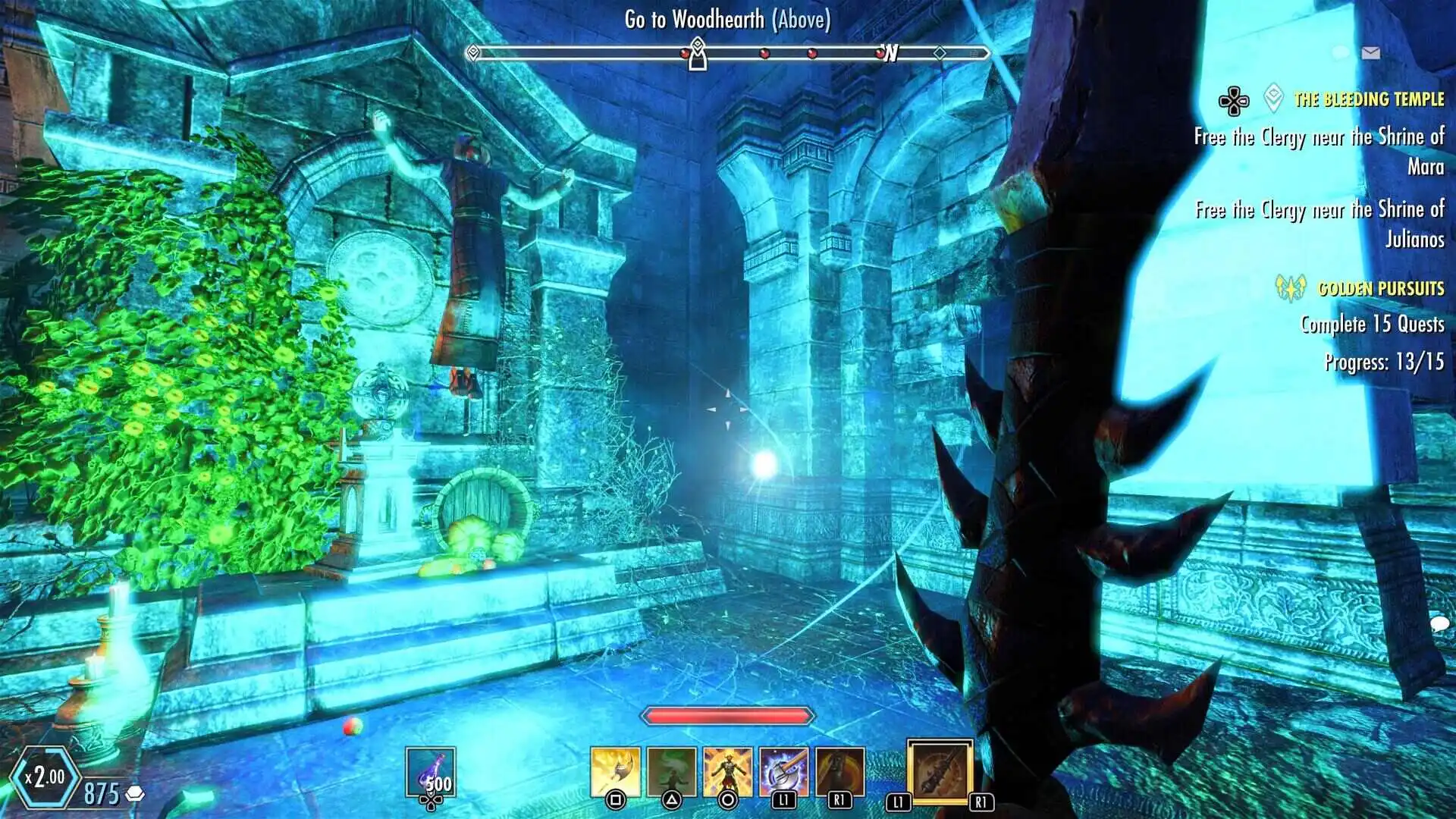This screenshot has height=819, width=1456.
Task: Select the Golden Pursuits wings icon
Action: coord(1290,287)
